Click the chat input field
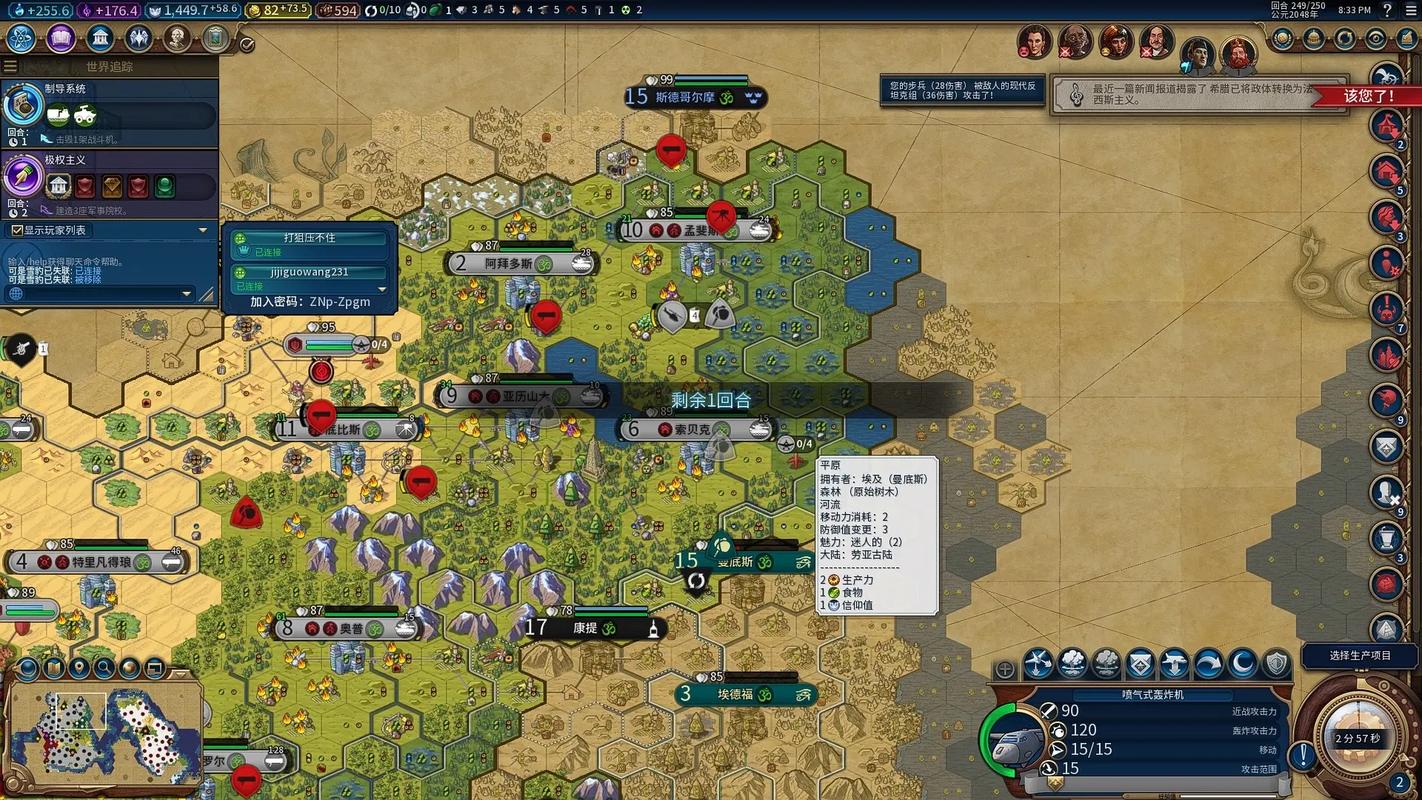This screenshot has height=800, width=1422. point(100,294)
